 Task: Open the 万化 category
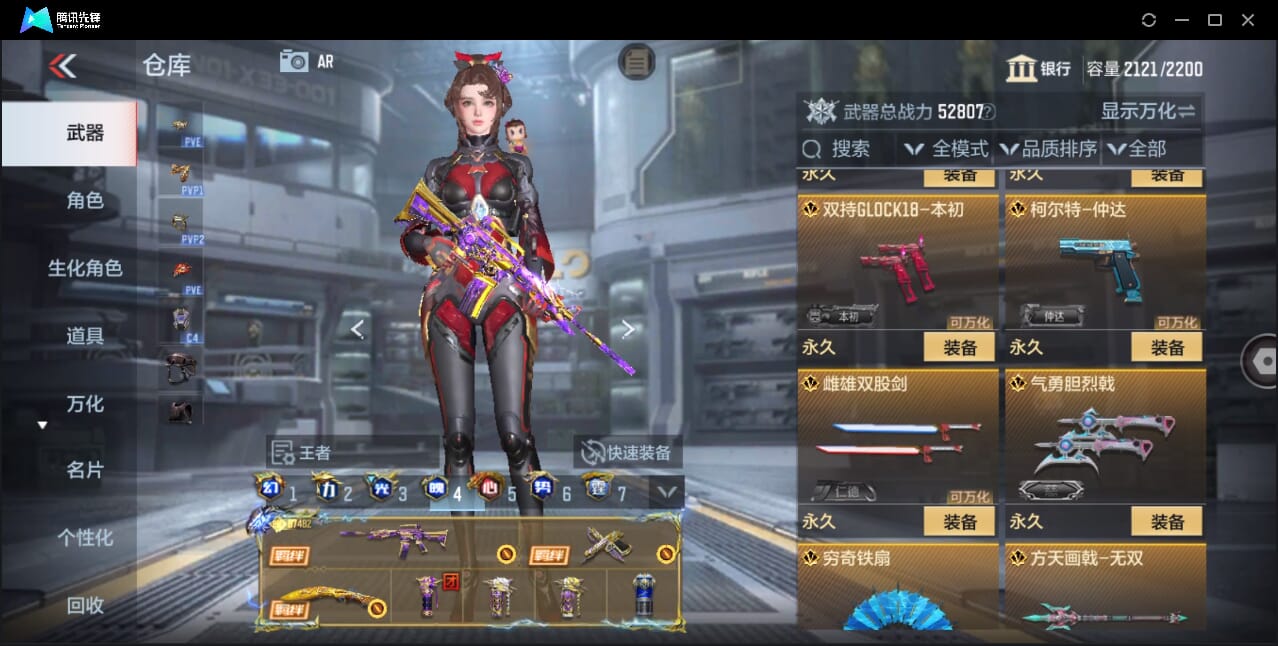[84, 404]
